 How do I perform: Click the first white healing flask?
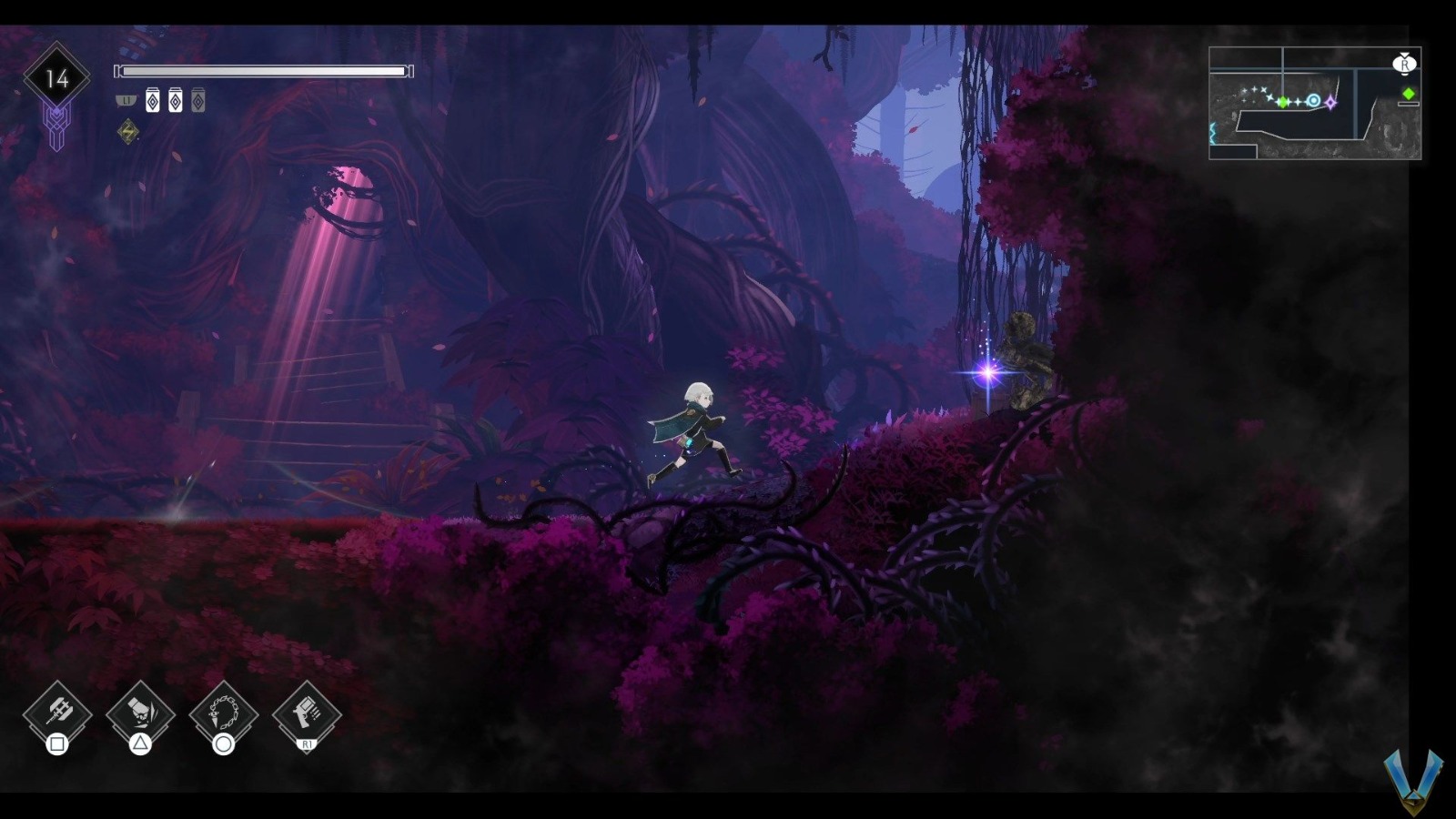click(152, 100)
